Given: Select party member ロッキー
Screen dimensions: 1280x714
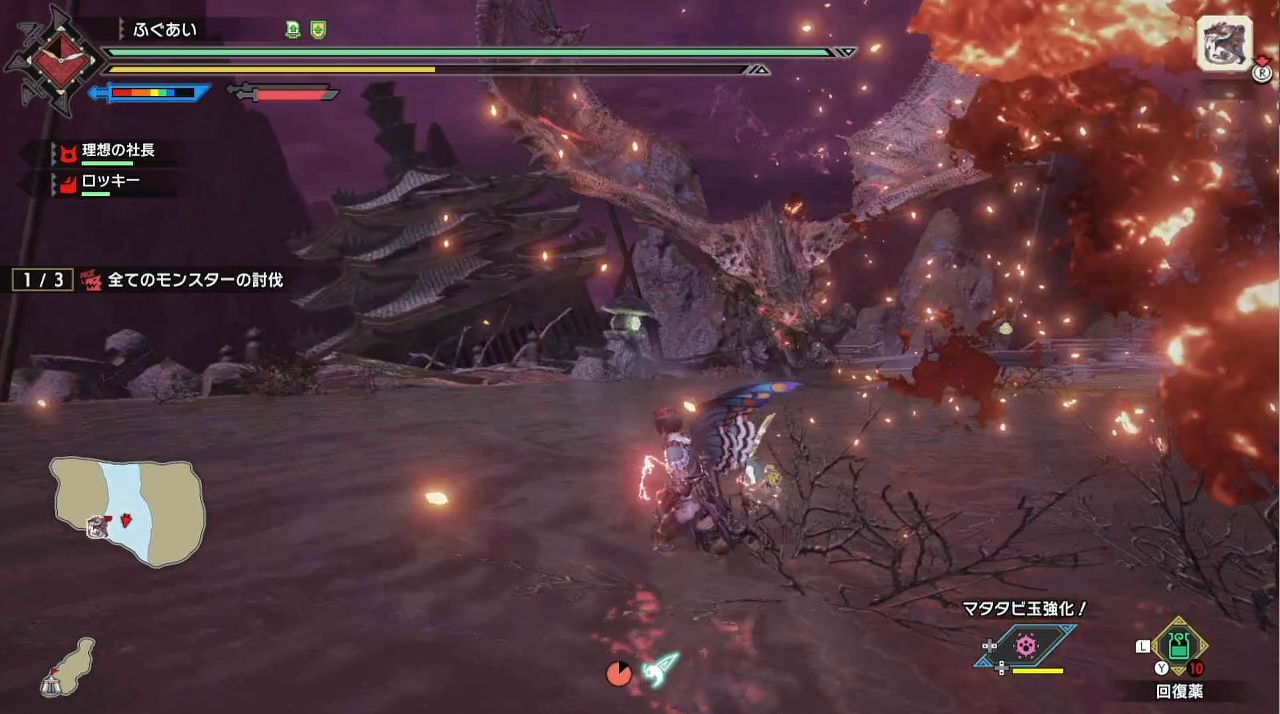Looking at the screenshot, I should (110, 183).
